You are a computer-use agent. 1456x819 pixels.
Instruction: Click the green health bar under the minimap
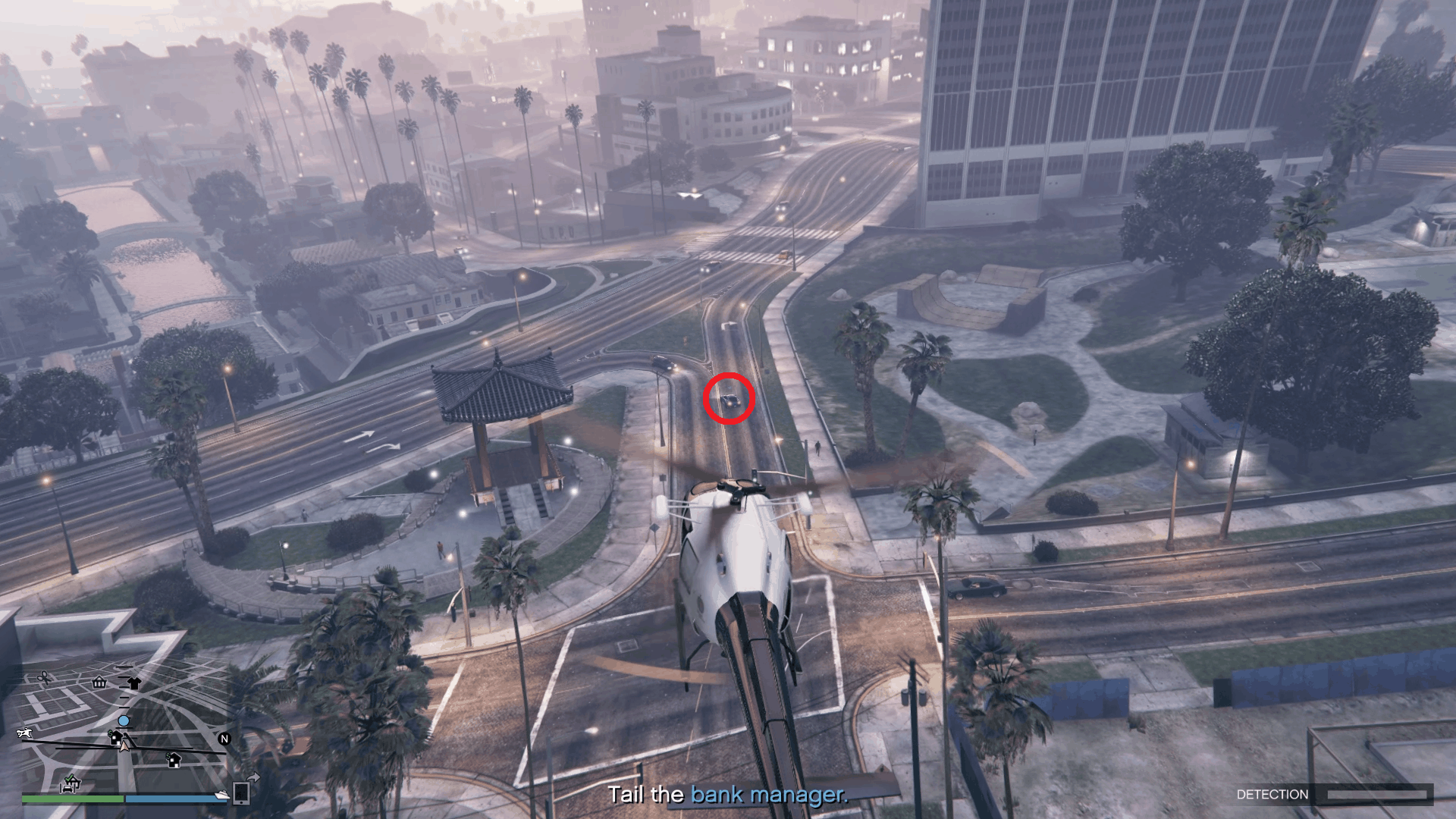pyautogui.click(x=73, y=800)
